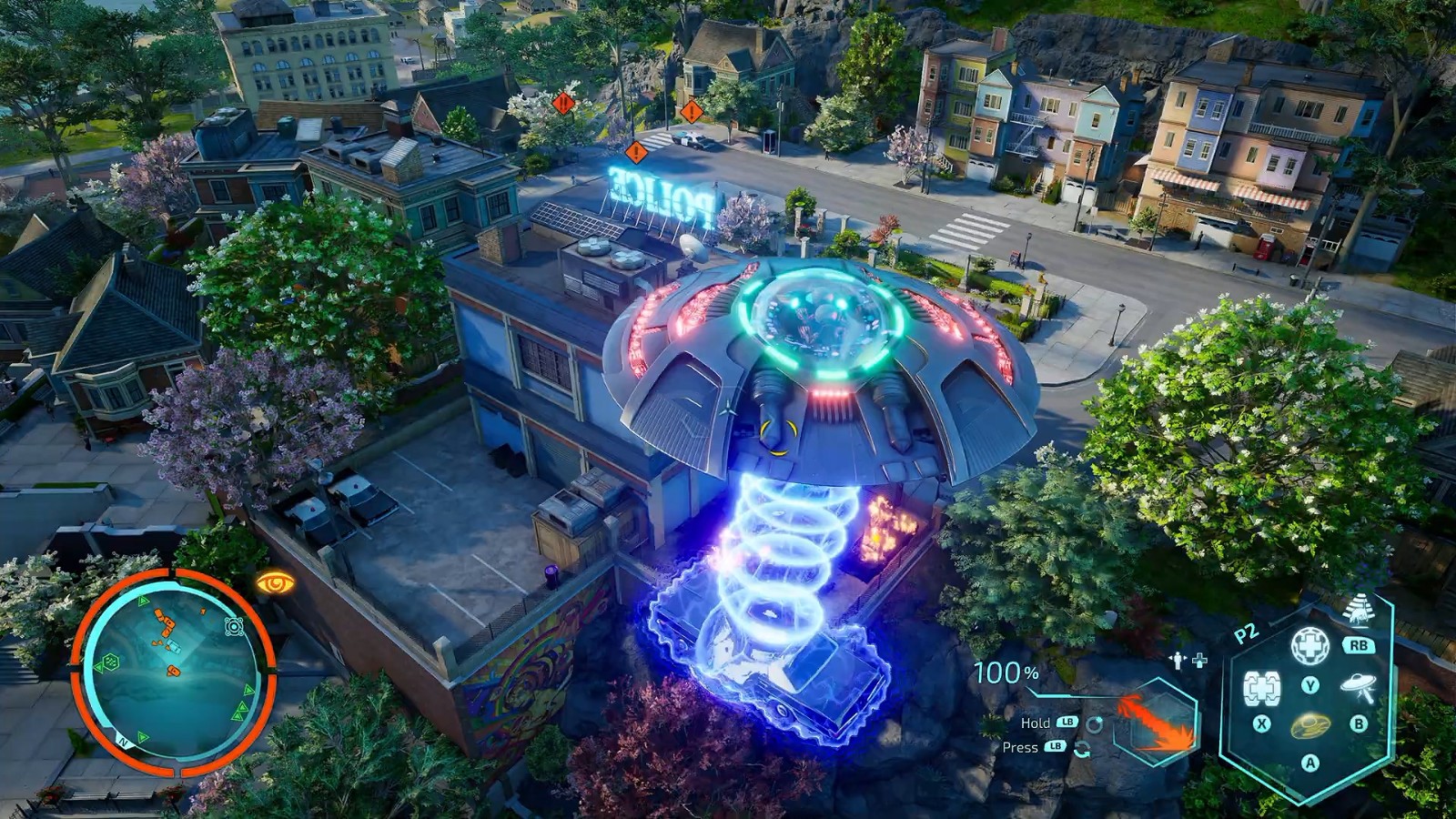
Task: Select the twin-canister shield ability icon
Action: click(x=1262, y=689)
